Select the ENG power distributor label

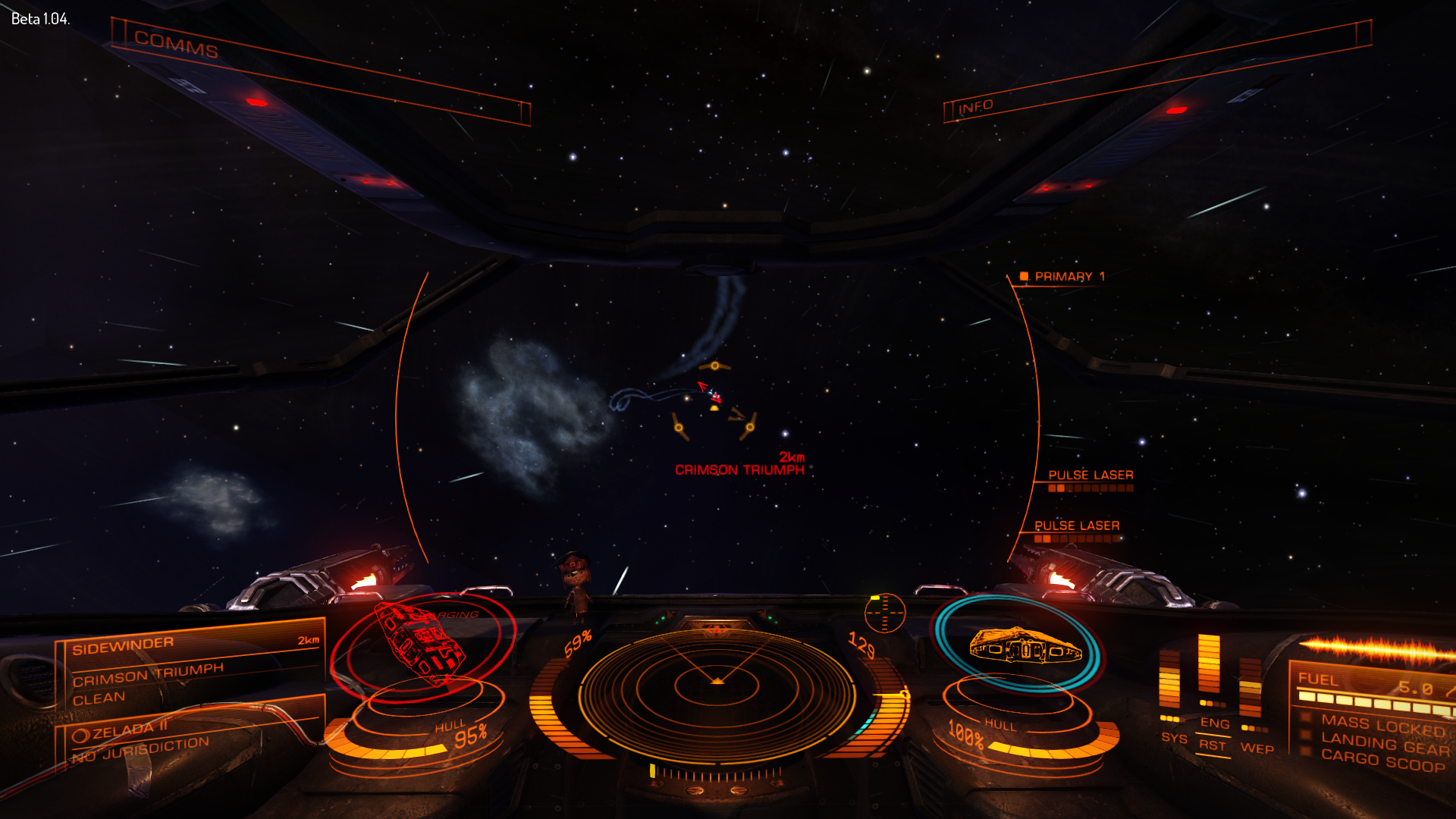pyautogui.click(x=1214, y=723)
